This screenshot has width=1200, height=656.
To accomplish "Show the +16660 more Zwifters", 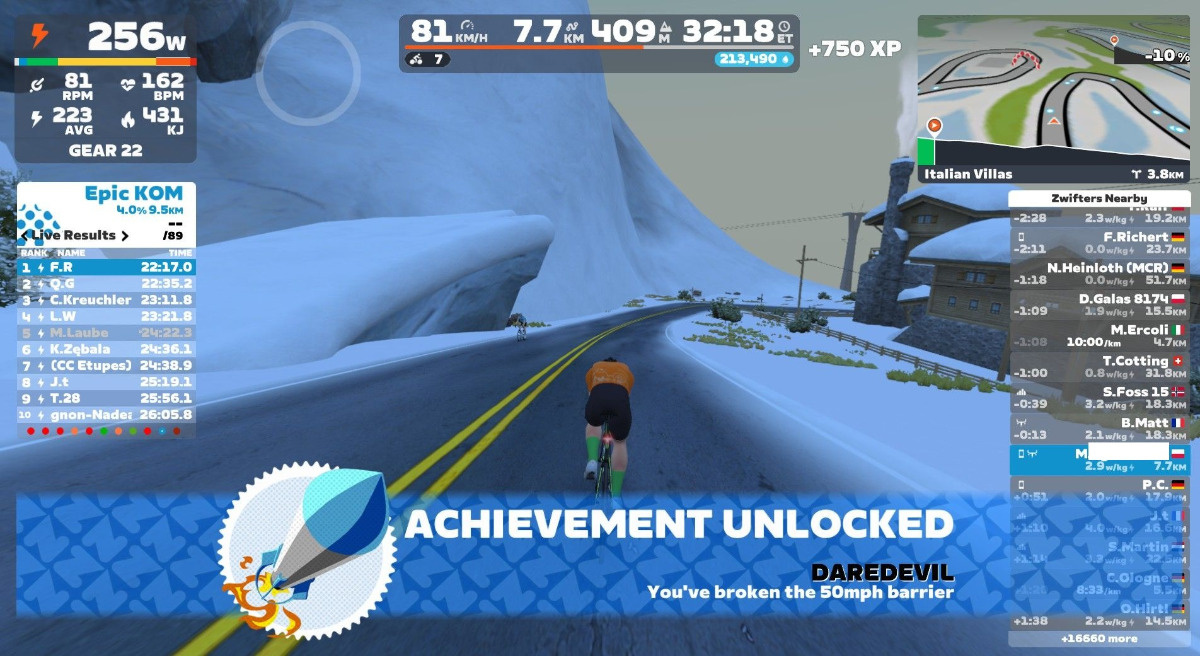I will [x=1099, y=638].
